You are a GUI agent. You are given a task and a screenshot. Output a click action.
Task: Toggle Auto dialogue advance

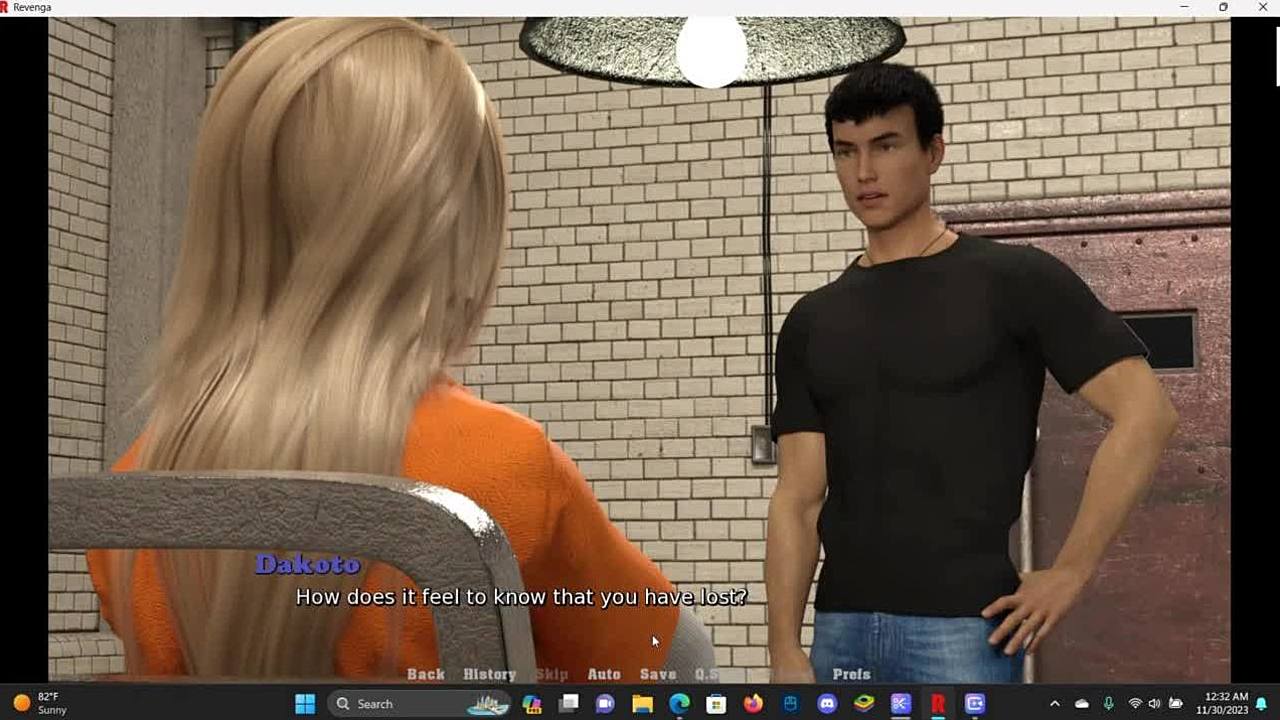click(604, 674)
